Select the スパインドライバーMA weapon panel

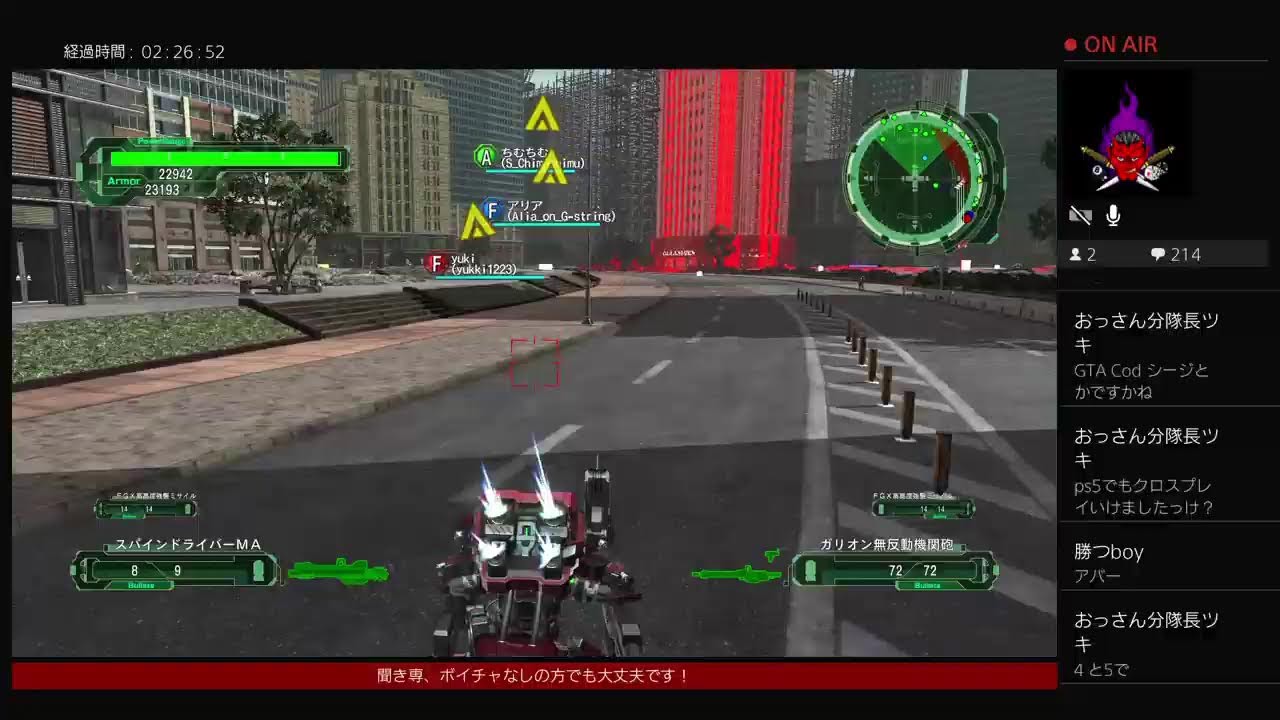176,569
